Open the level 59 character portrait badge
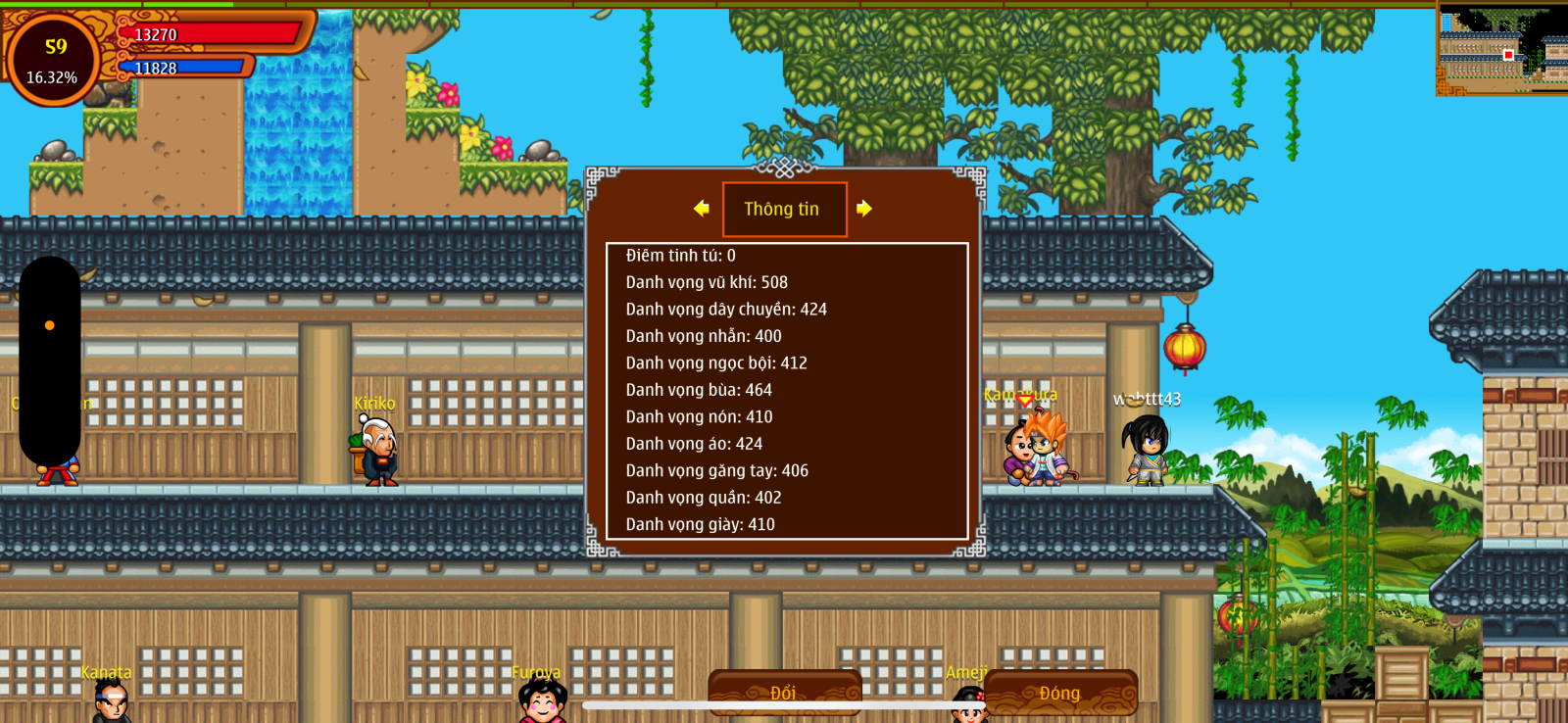Image resolution: width=1568 pixels, height=723 pixels. [x=54, y=59]
